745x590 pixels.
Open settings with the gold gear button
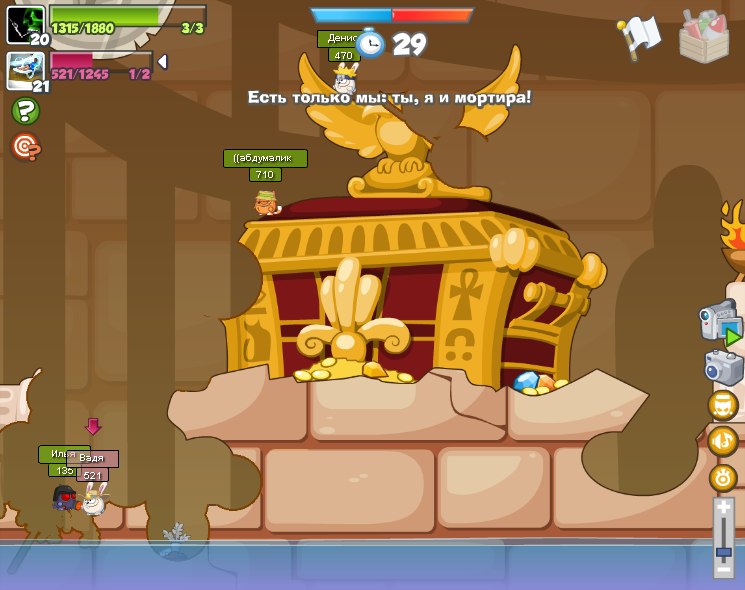click(x=722, y=478)
